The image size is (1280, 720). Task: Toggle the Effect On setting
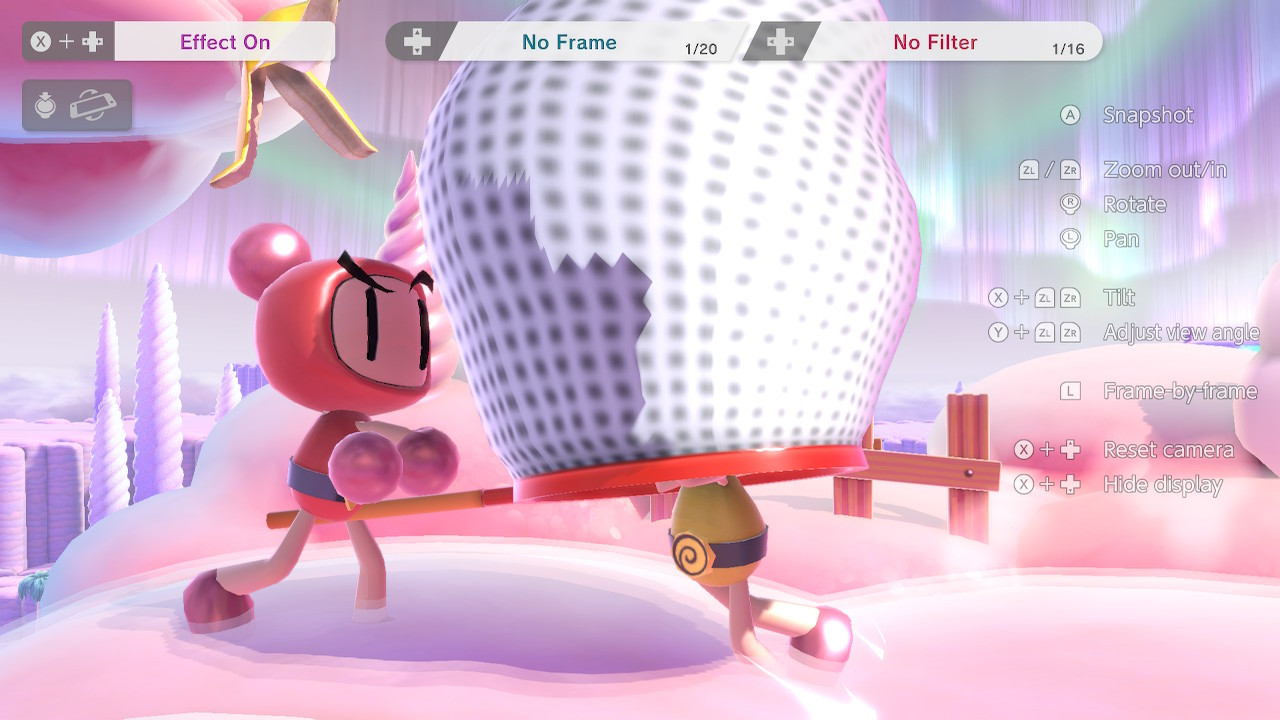[225, 40]
